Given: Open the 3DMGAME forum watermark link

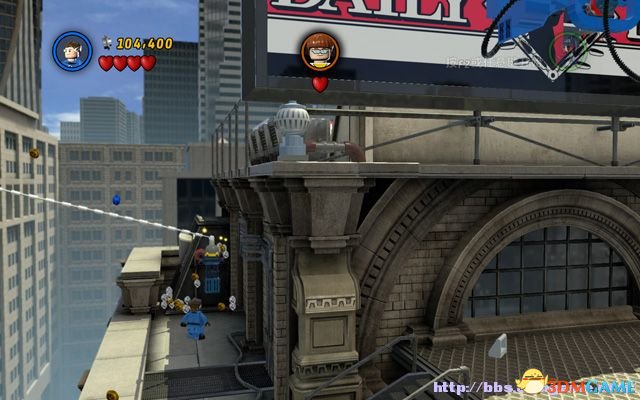Looking at the screenshot, I should click(561, 384).
